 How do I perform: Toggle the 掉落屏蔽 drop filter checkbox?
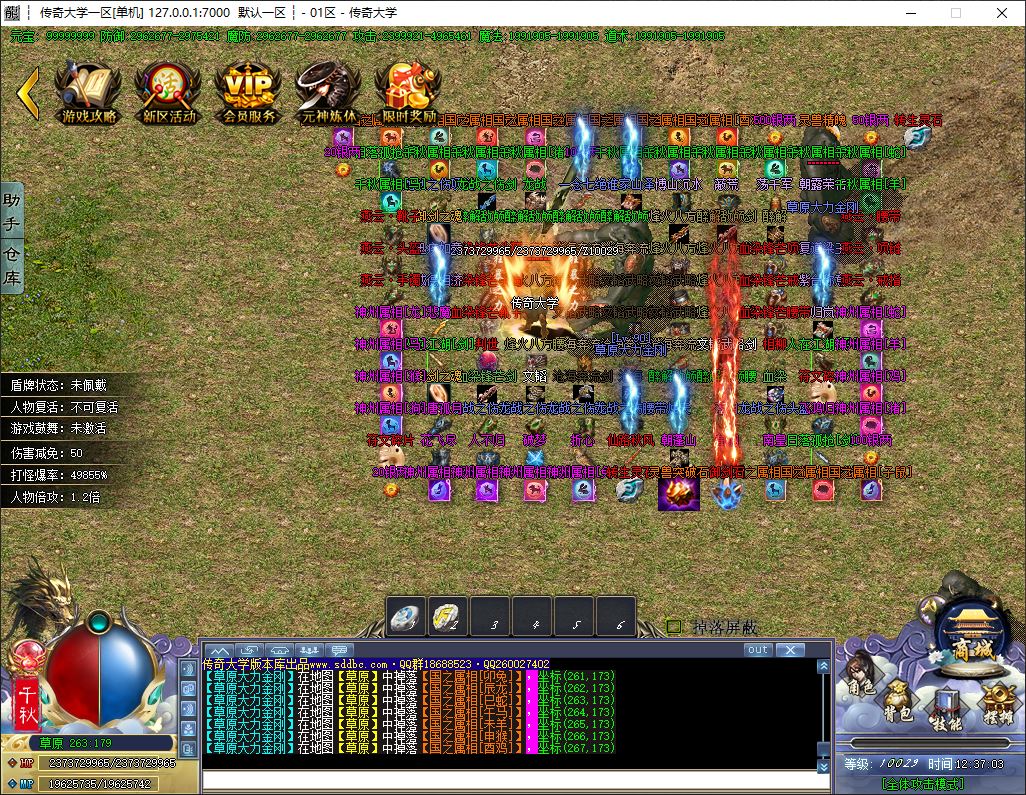675,627
